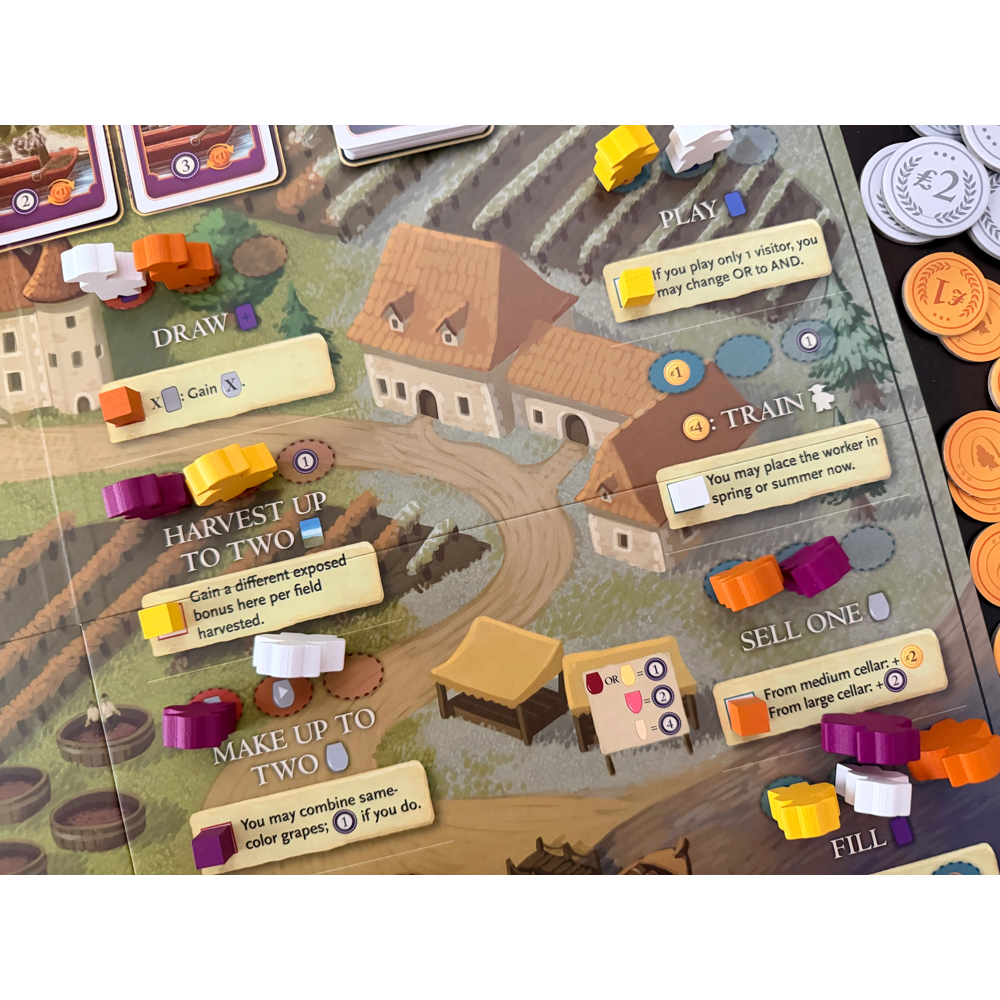The image size is (1000, 1000).
Task: Select the Draw action bonus banner
Action: (220, 386)
